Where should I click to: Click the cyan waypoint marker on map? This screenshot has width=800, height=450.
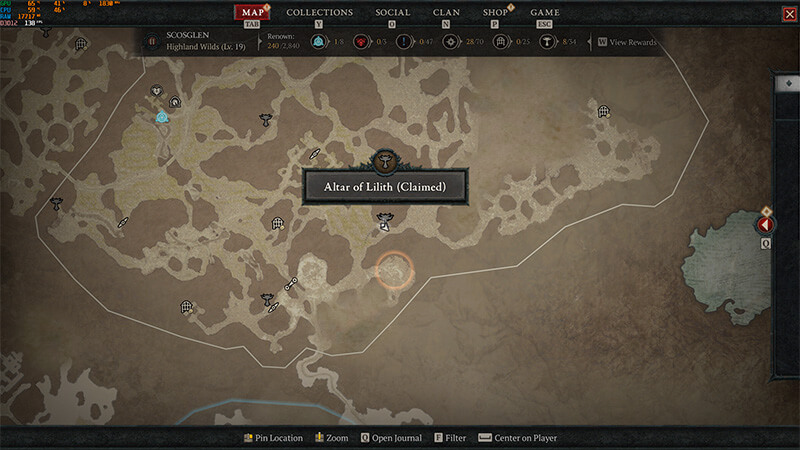click(161, 117)
